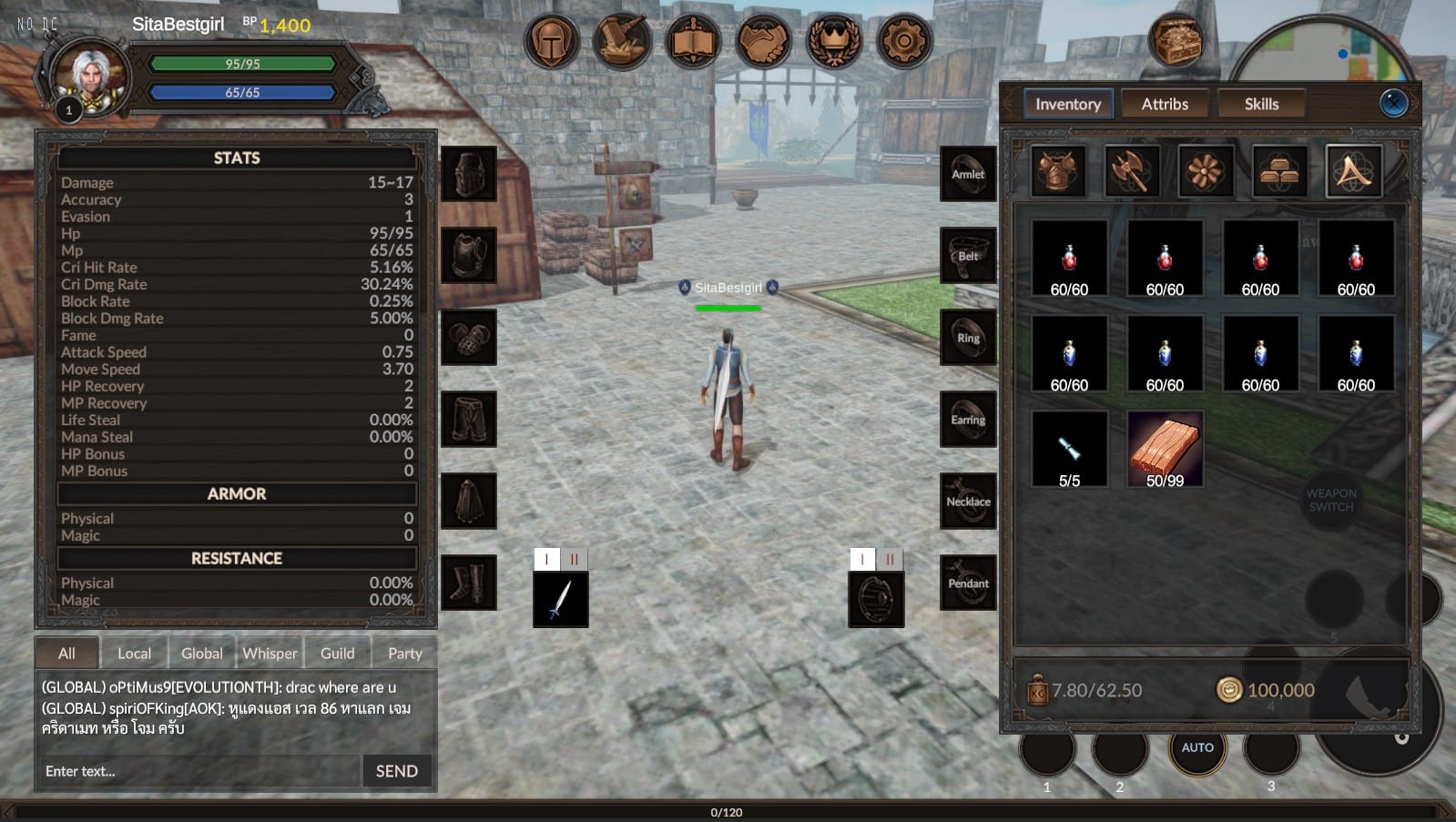Screen dimensions: 1456x822
Task: Open the Skills tab
Action: tap(1261, 104)
